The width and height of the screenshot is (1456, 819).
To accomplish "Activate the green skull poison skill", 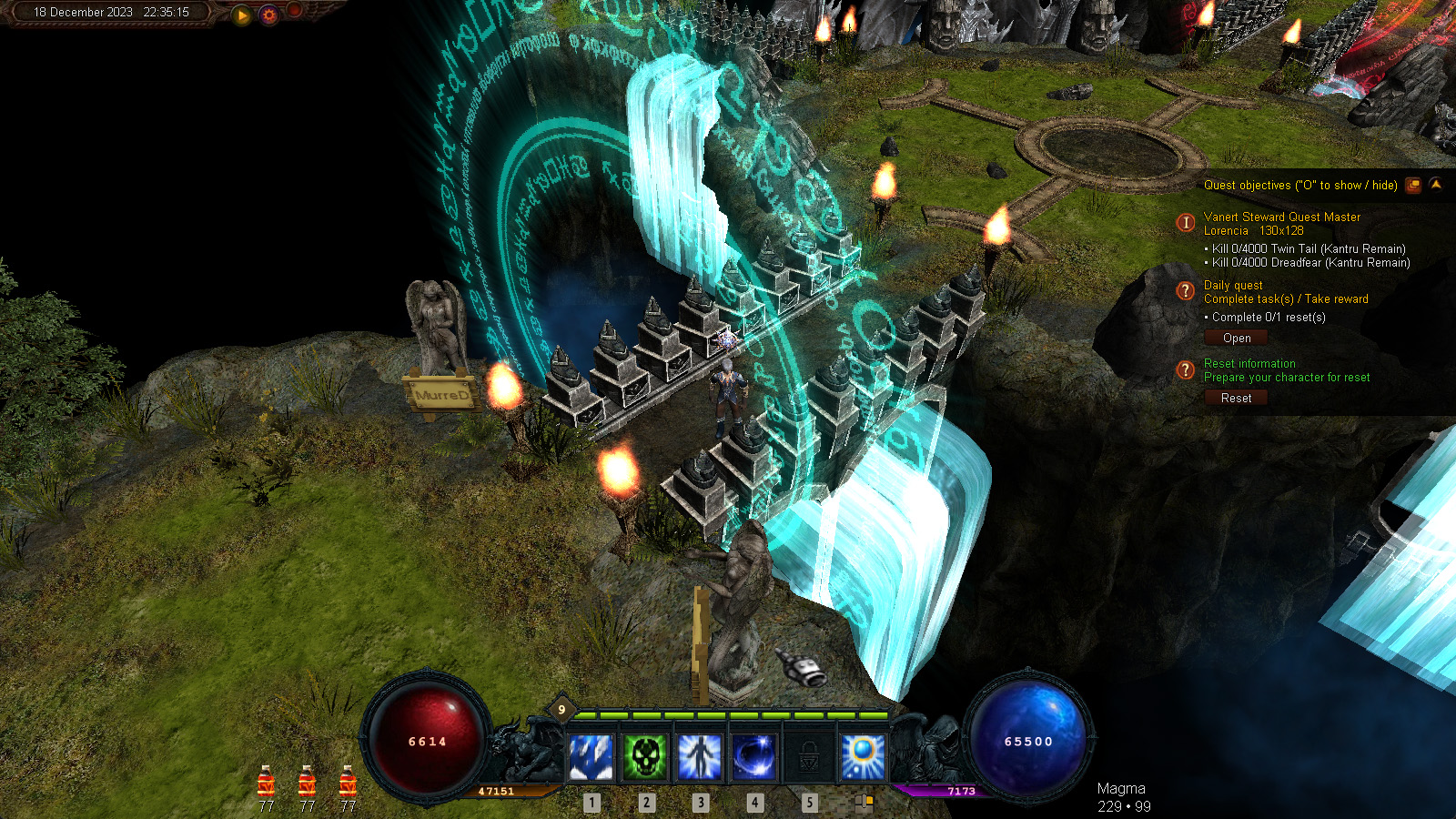I will point(645,757).
